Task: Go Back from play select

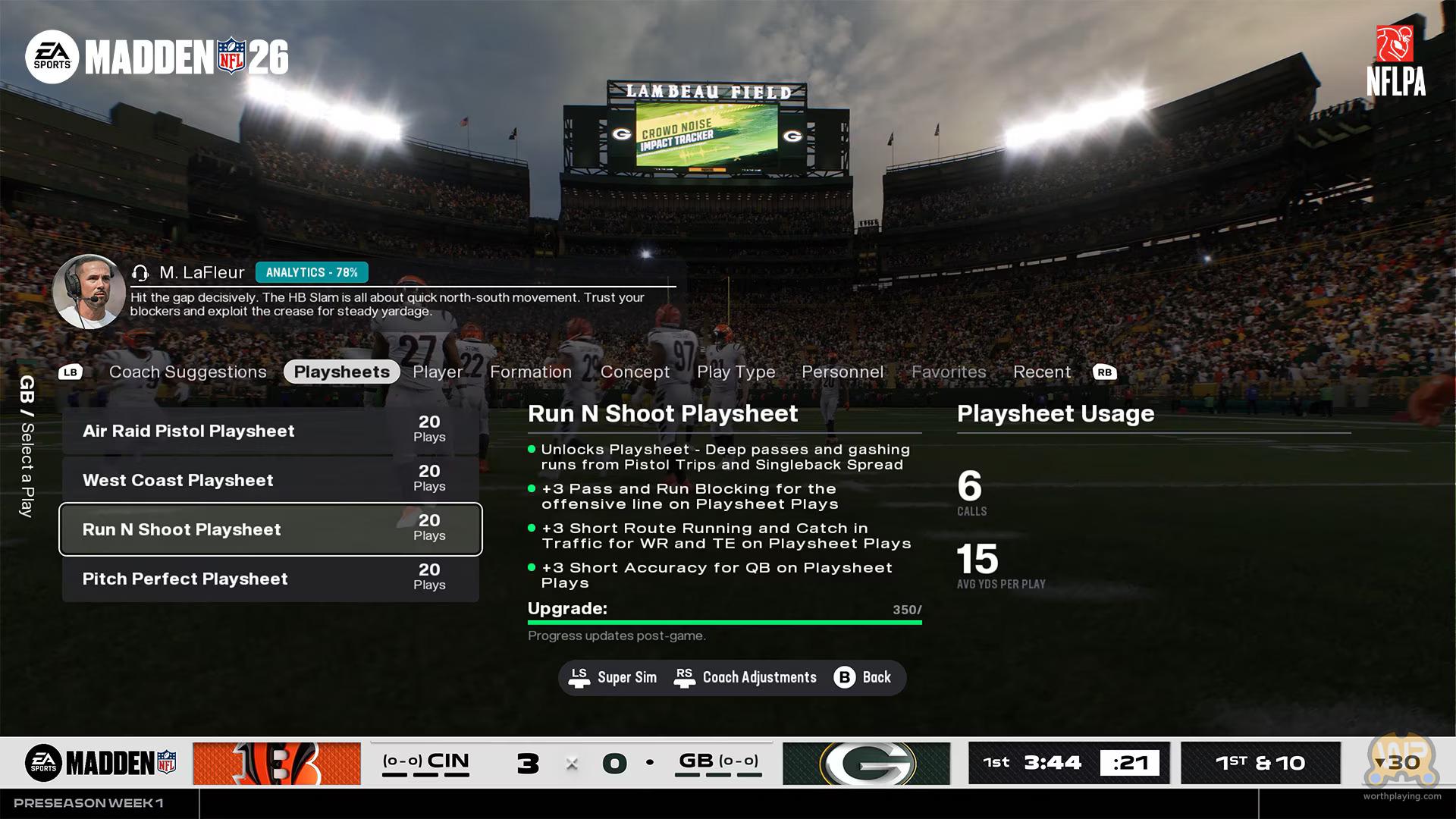Action: (863, 677)
